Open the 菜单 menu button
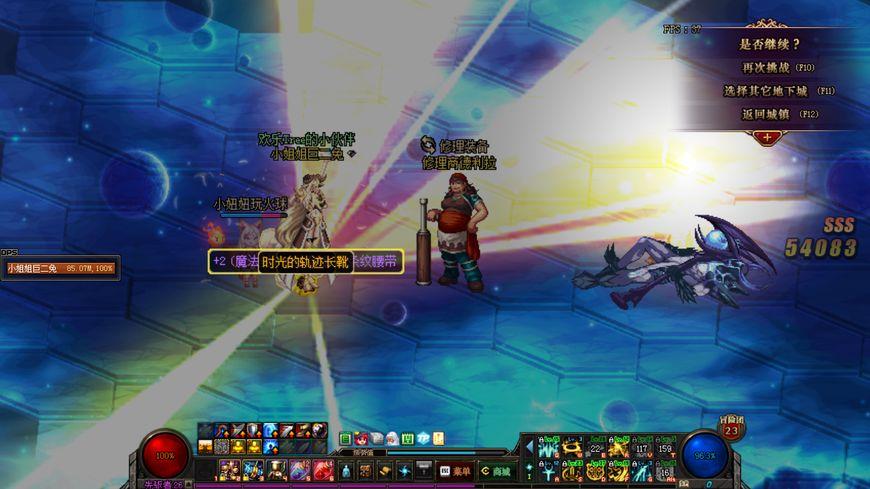 454,470
